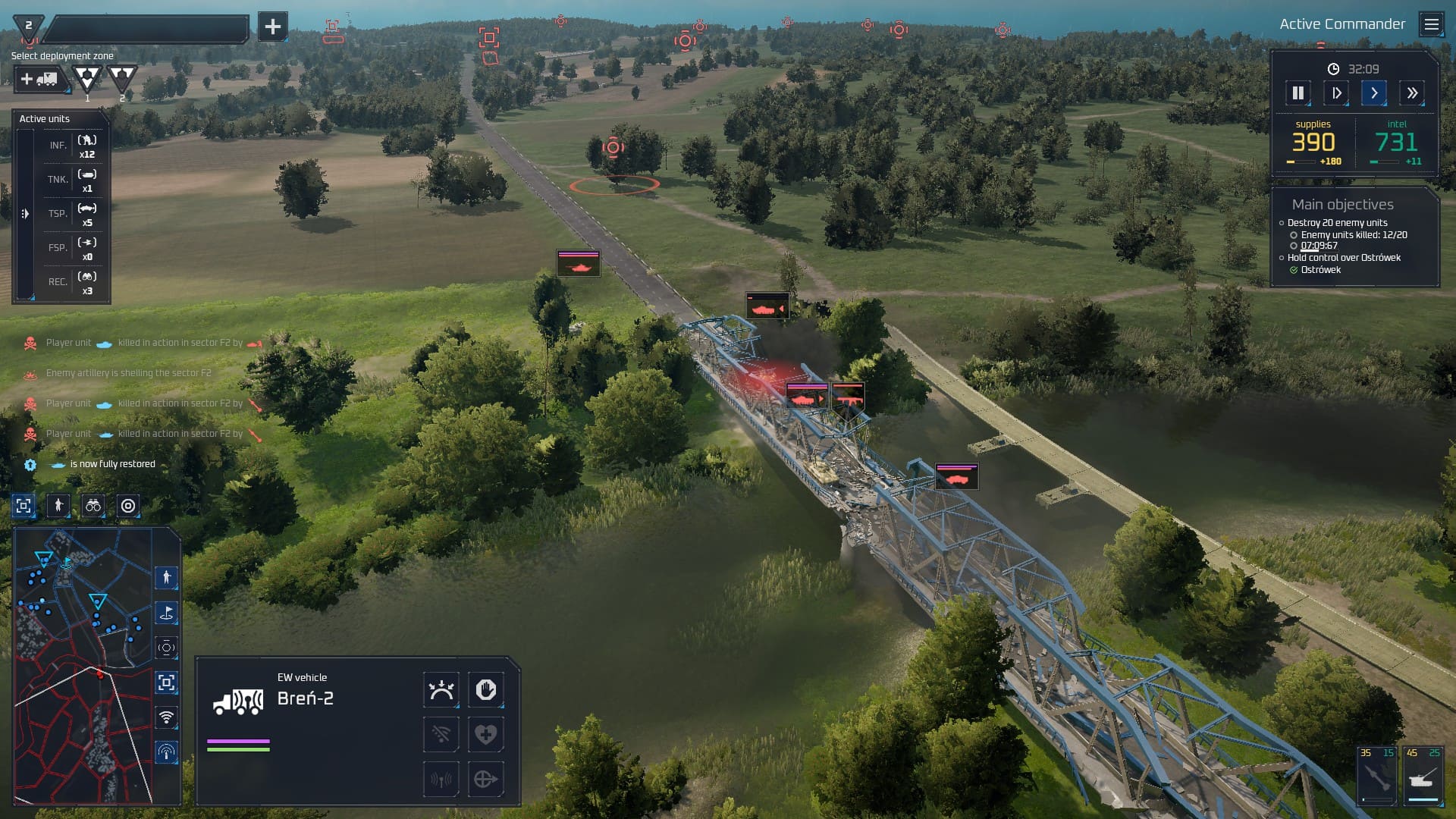Add a new unit group with plus button

tap(272, 27)
